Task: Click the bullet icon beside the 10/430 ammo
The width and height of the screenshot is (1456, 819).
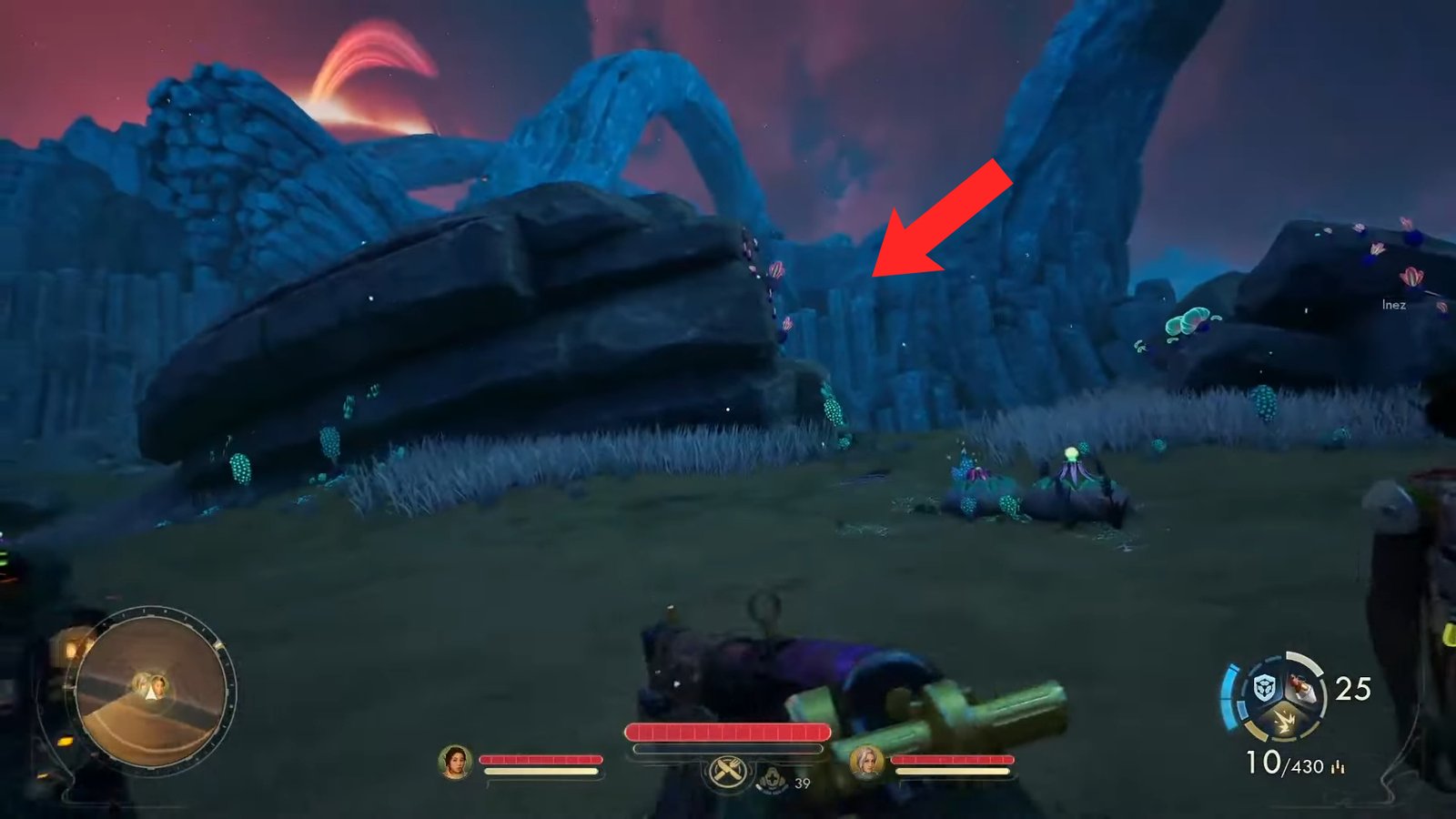Action: point(1338,767)
